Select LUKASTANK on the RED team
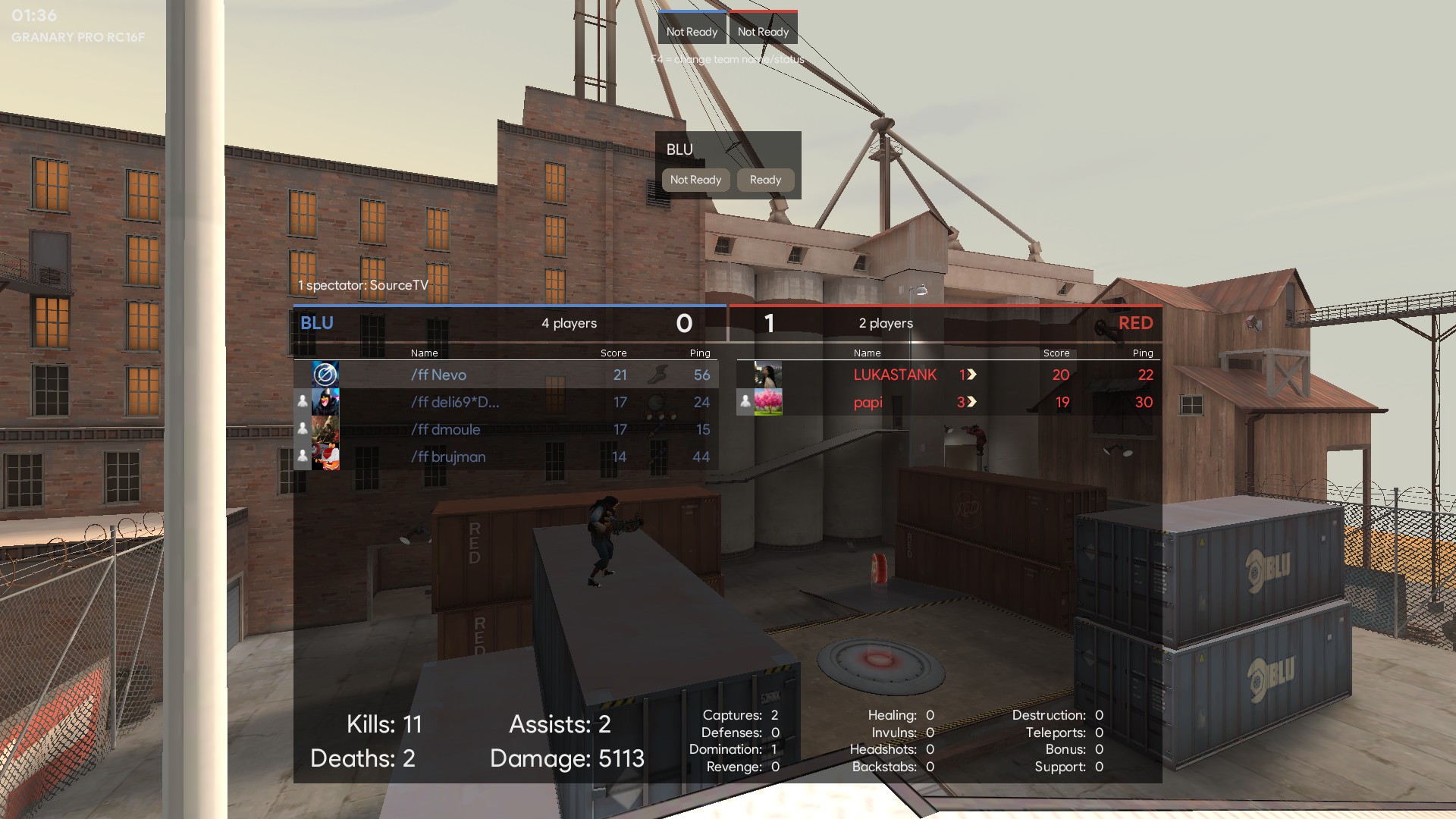Image resolution: width=1456 pixels, height=819 pixels. point(895,375)
